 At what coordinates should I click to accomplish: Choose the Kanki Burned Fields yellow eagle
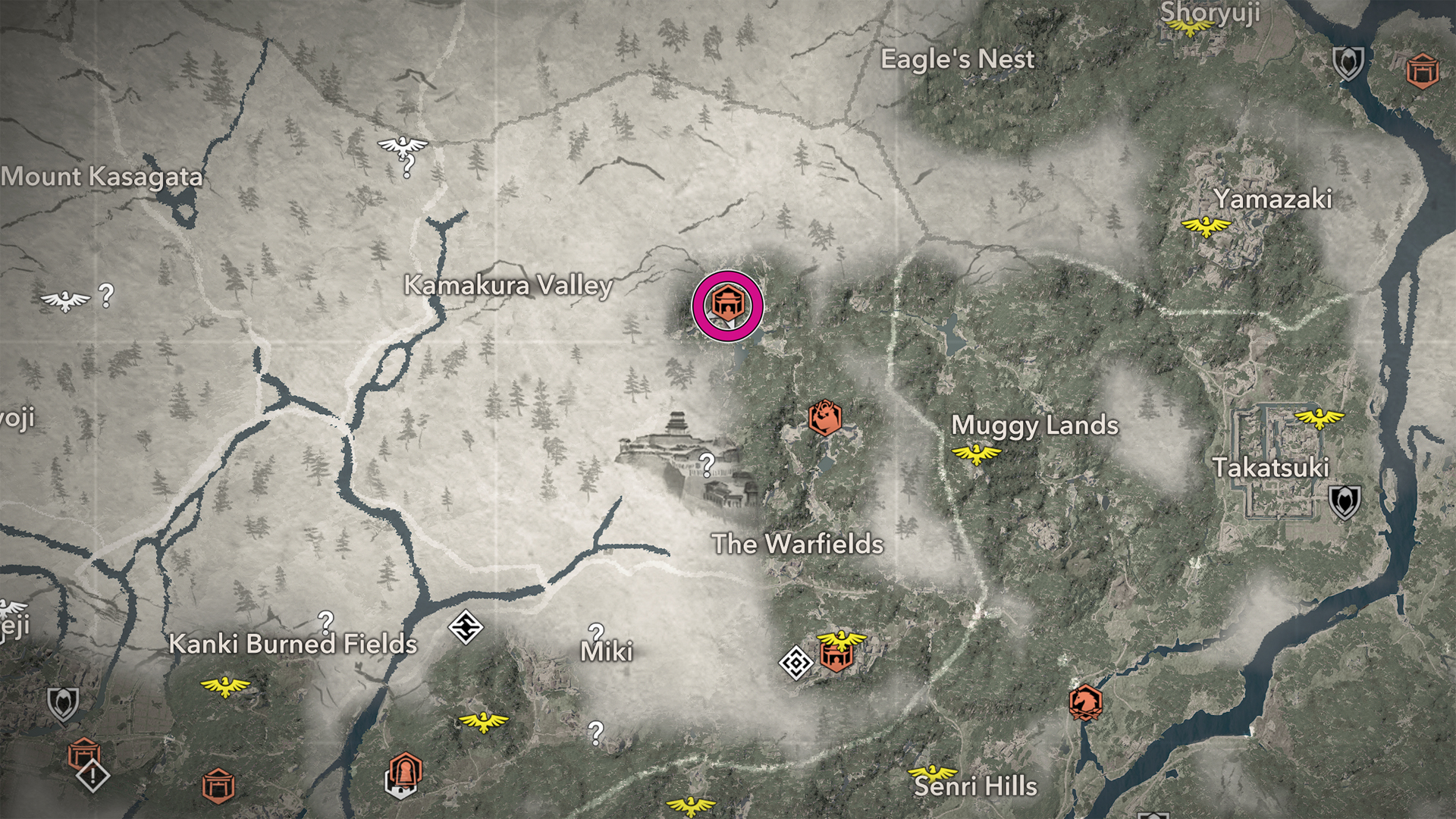point(224,687)
